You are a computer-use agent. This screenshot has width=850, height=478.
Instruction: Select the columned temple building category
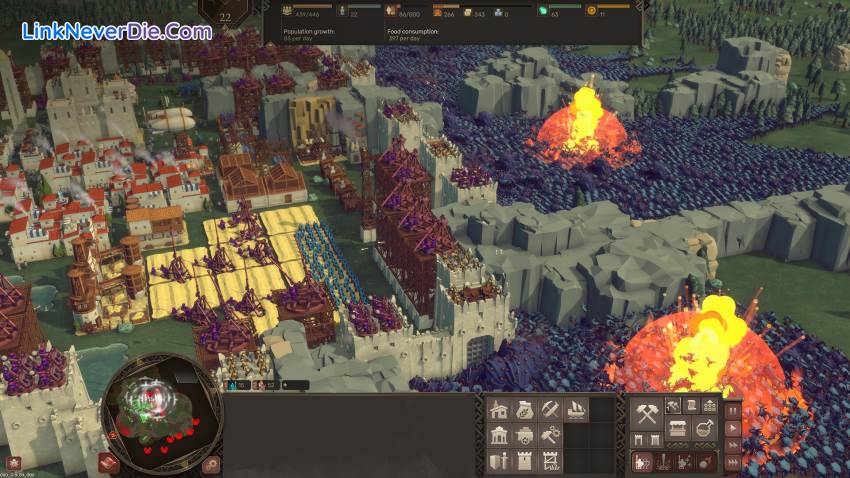click(499, 436)
